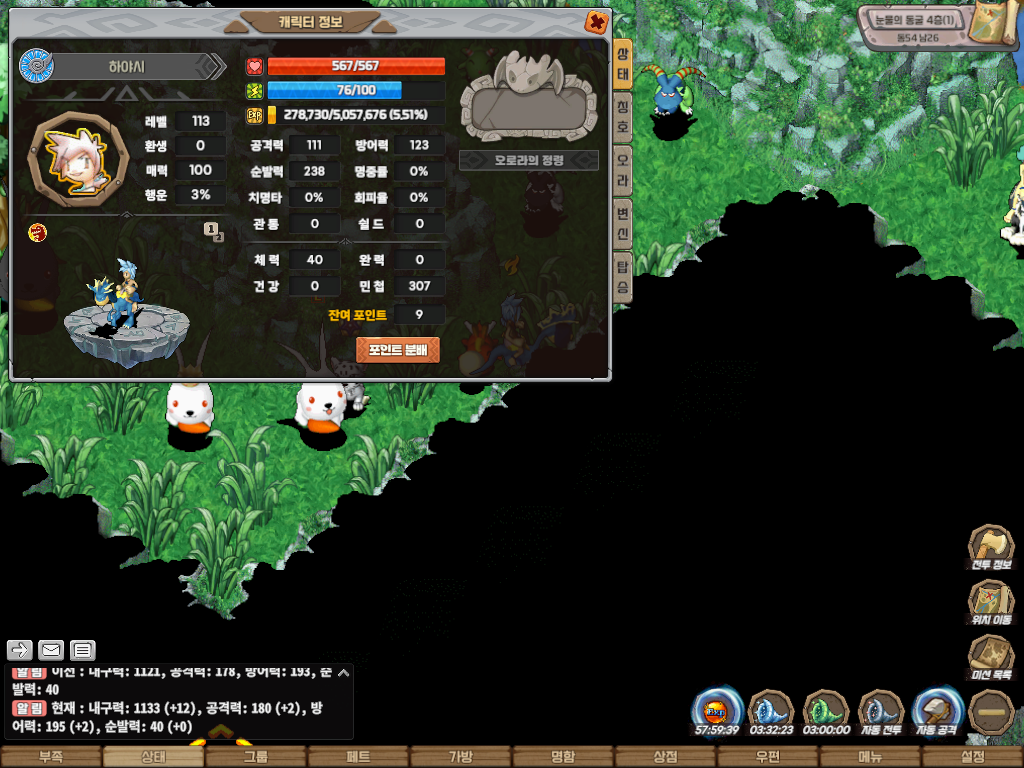Open the 페트 pet menu
The height and width of the screenshot is (768, 1024).
click(x=358, y=757)
